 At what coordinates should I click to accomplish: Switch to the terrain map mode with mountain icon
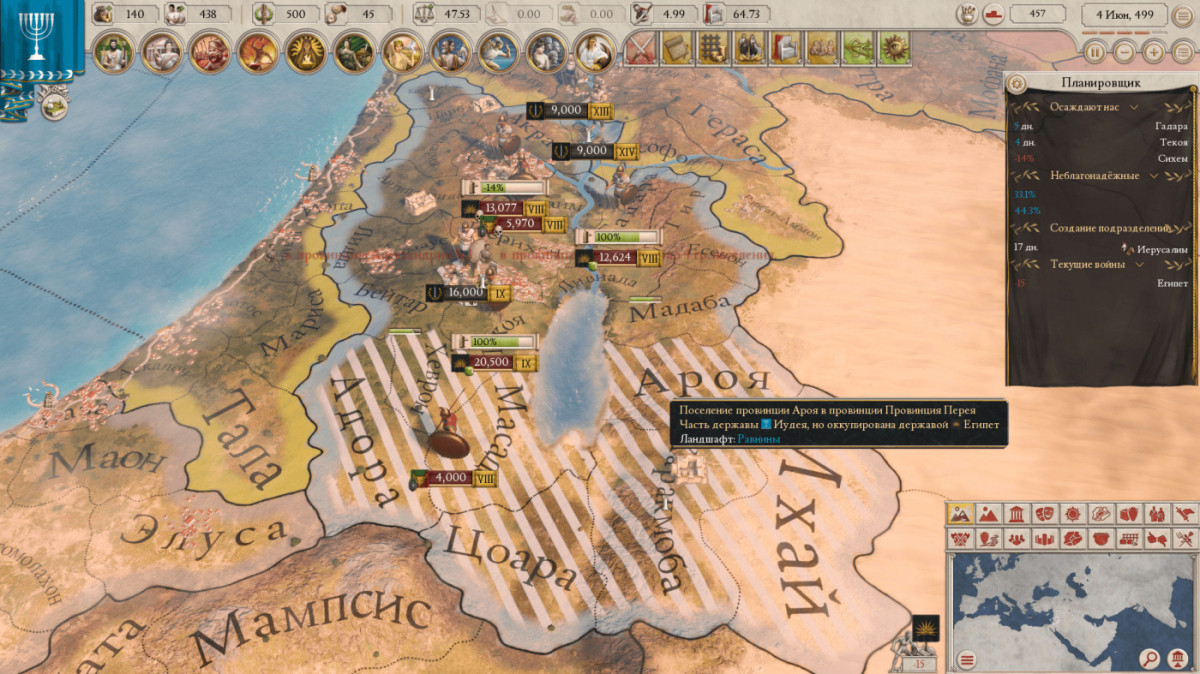coord(988,514)
